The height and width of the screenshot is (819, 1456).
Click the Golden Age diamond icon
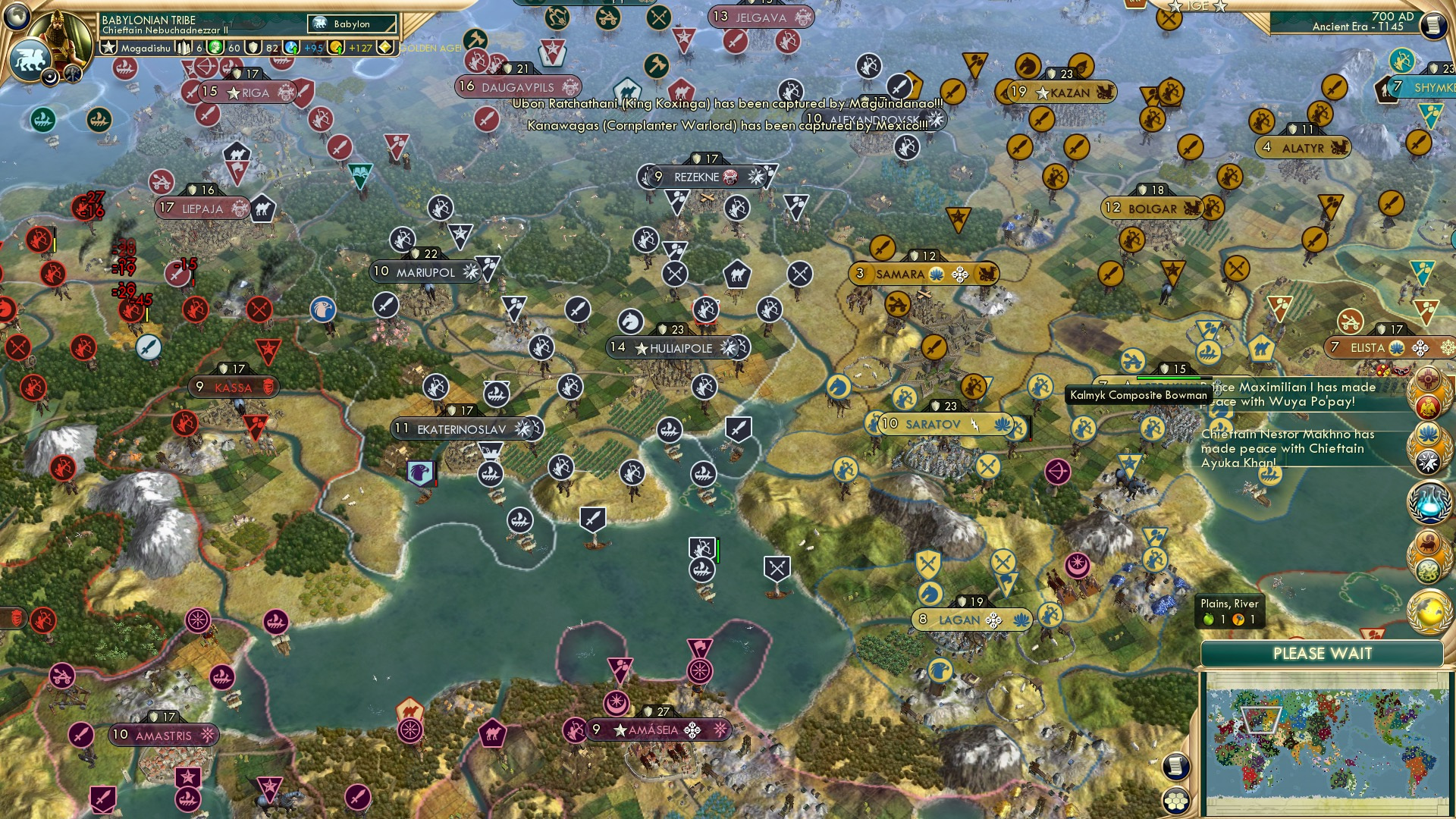coord(387,47)
